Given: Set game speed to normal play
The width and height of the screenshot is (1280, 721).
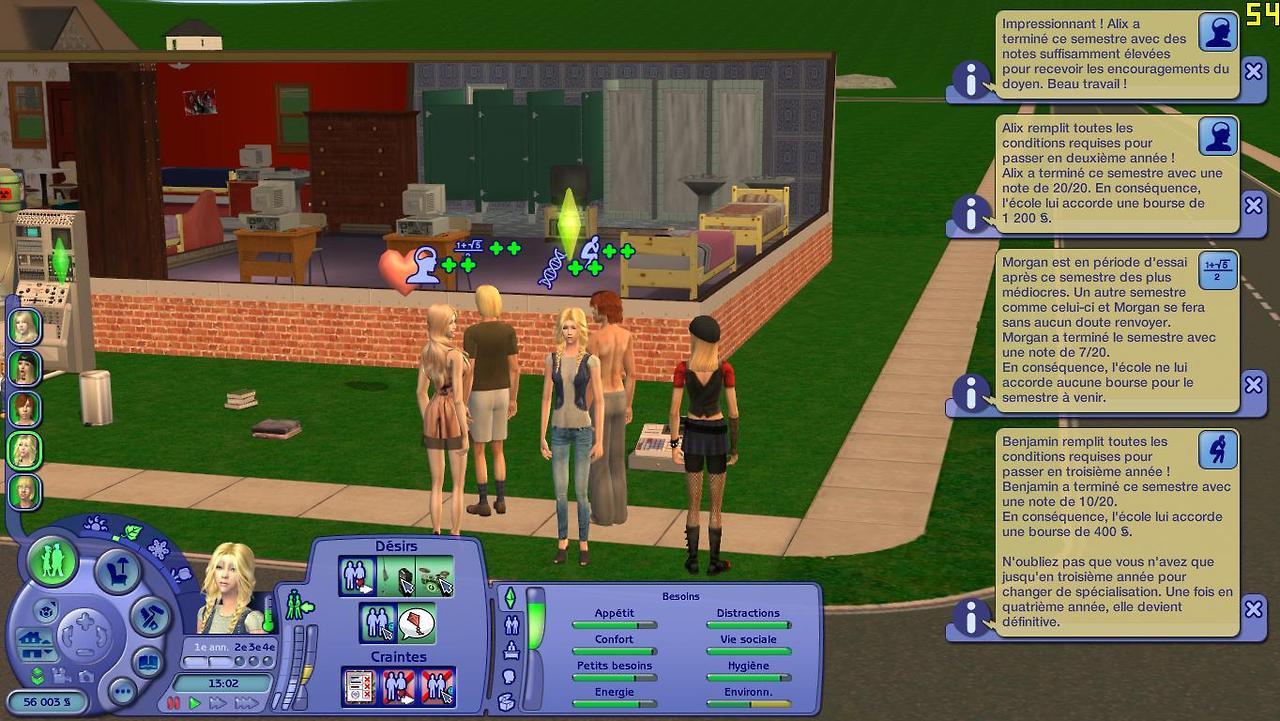Looking at the screenshot, I should (195, 703).
